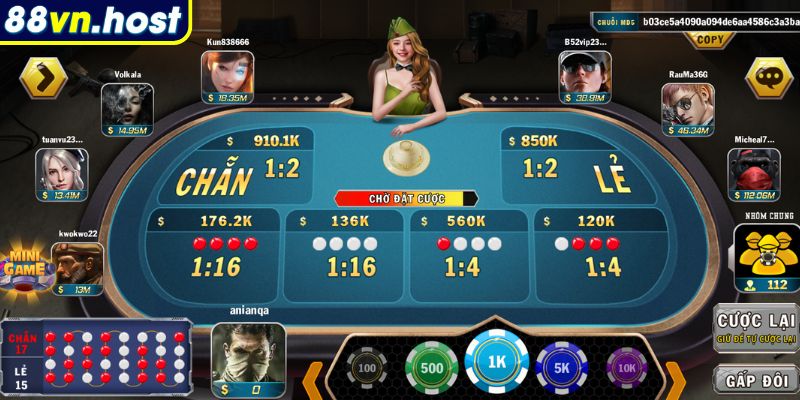Viewport: 800px width, 400px height.
Task: Open the chat bubble button
Action: [x=769, y=76]
